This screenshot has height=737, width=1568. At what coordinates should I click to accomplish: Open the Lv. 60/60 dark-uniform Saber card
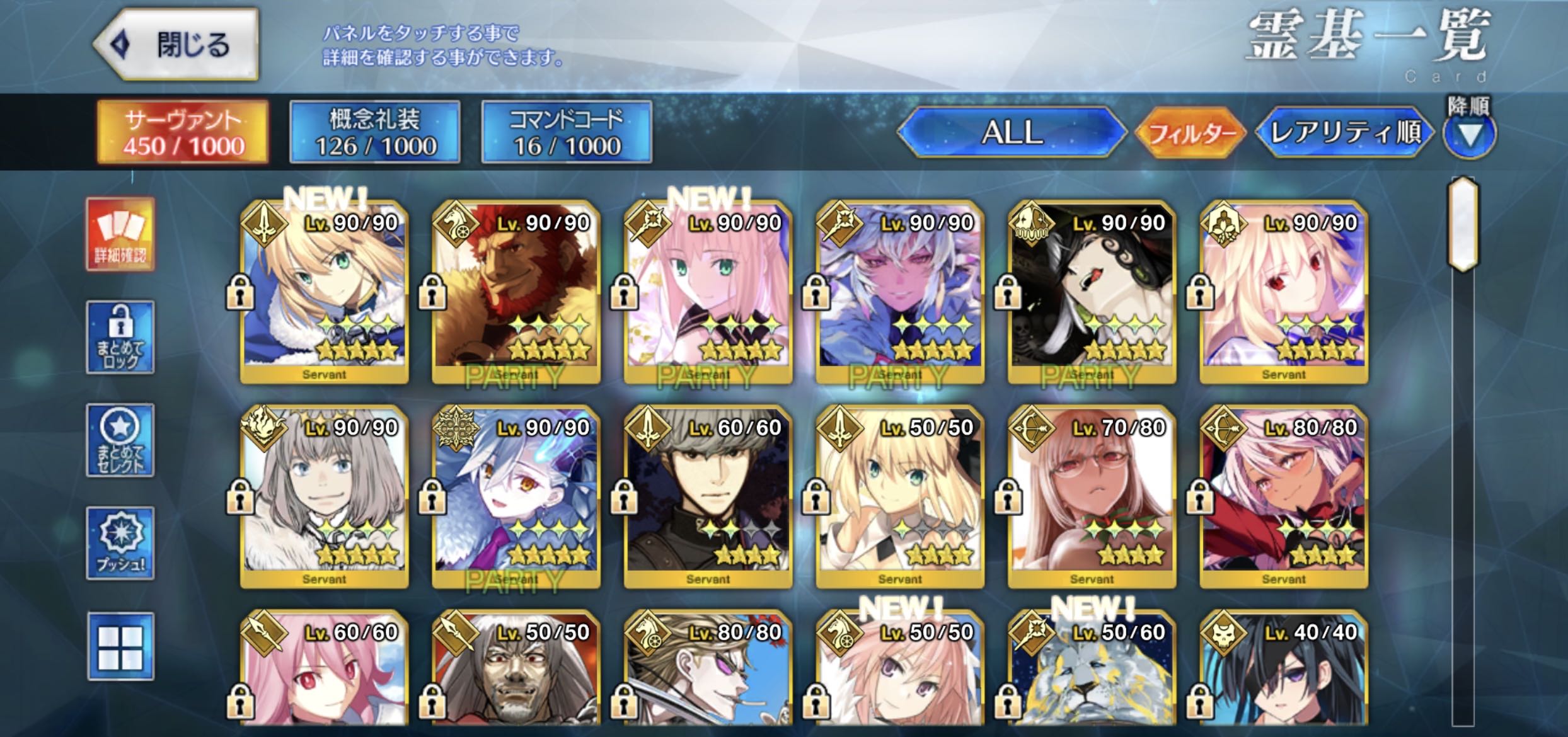(708, 496)
